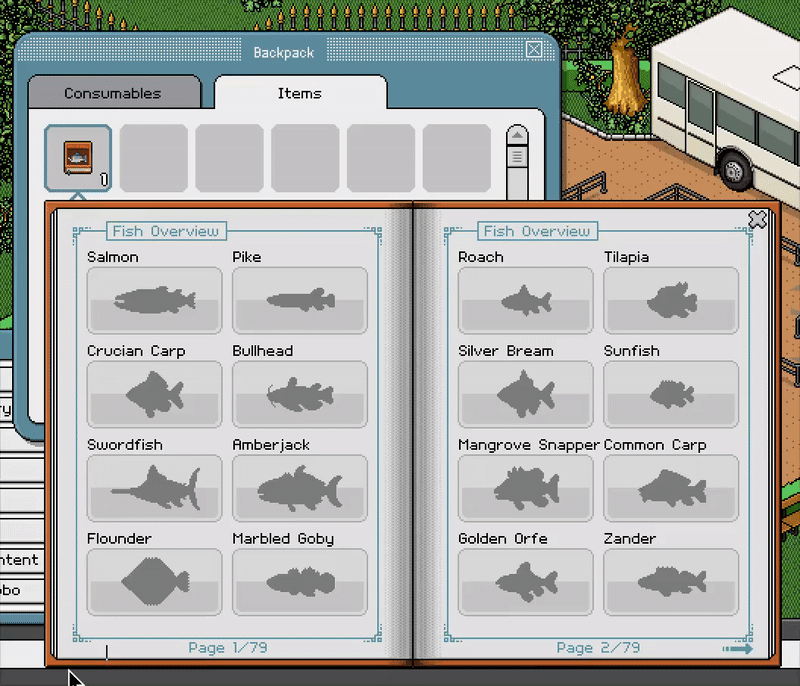Image resolution: width=800 pixels, height=686 pixels.
Task: Open the Mangrove Snapper entry
Action: tap(526, 488)
